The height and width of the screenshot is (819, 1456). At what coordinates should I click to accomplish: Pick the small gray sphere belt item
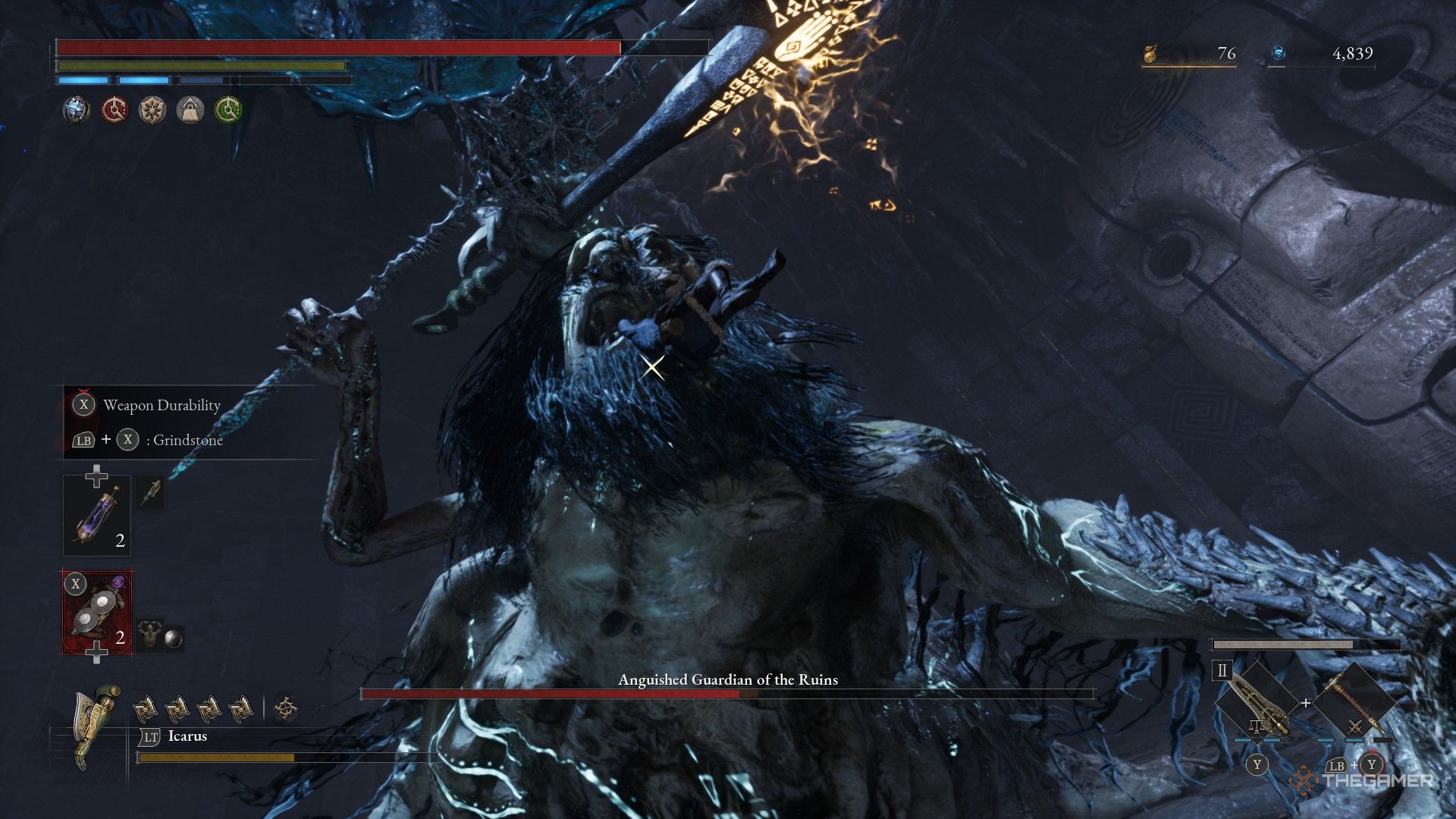coord(174,639)
